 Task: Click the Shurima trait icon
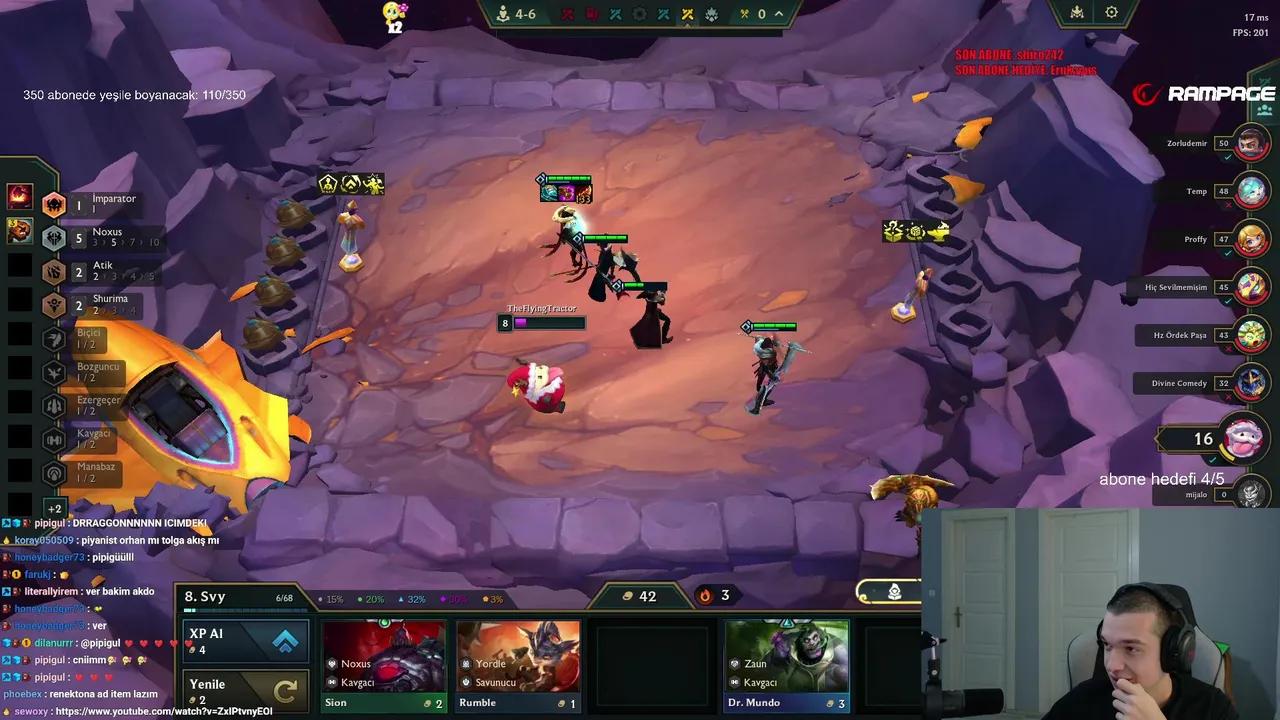[55, 305]
